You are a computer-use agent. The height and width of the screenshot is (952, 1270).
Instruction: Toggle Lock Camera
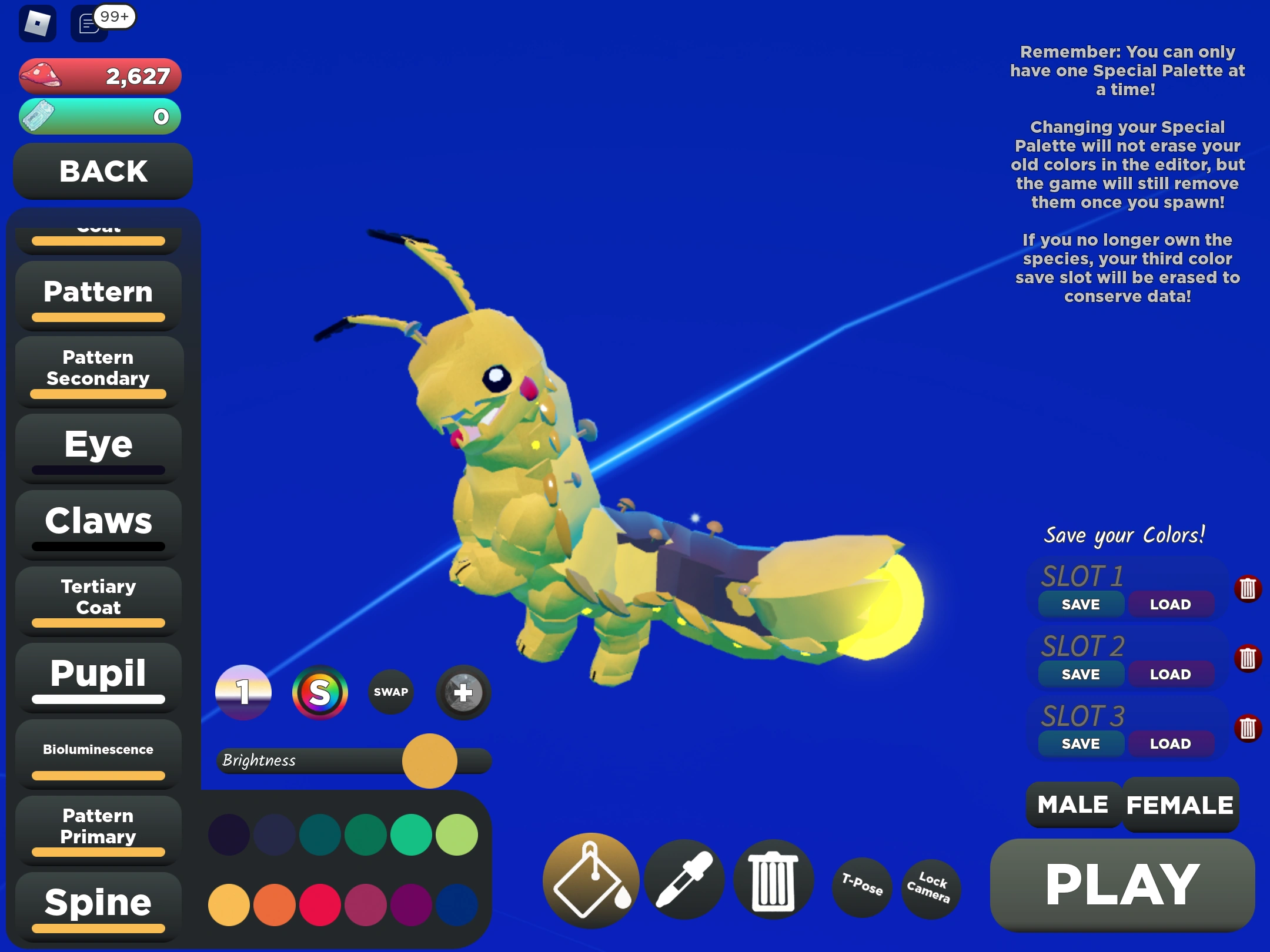coord(930,887)
